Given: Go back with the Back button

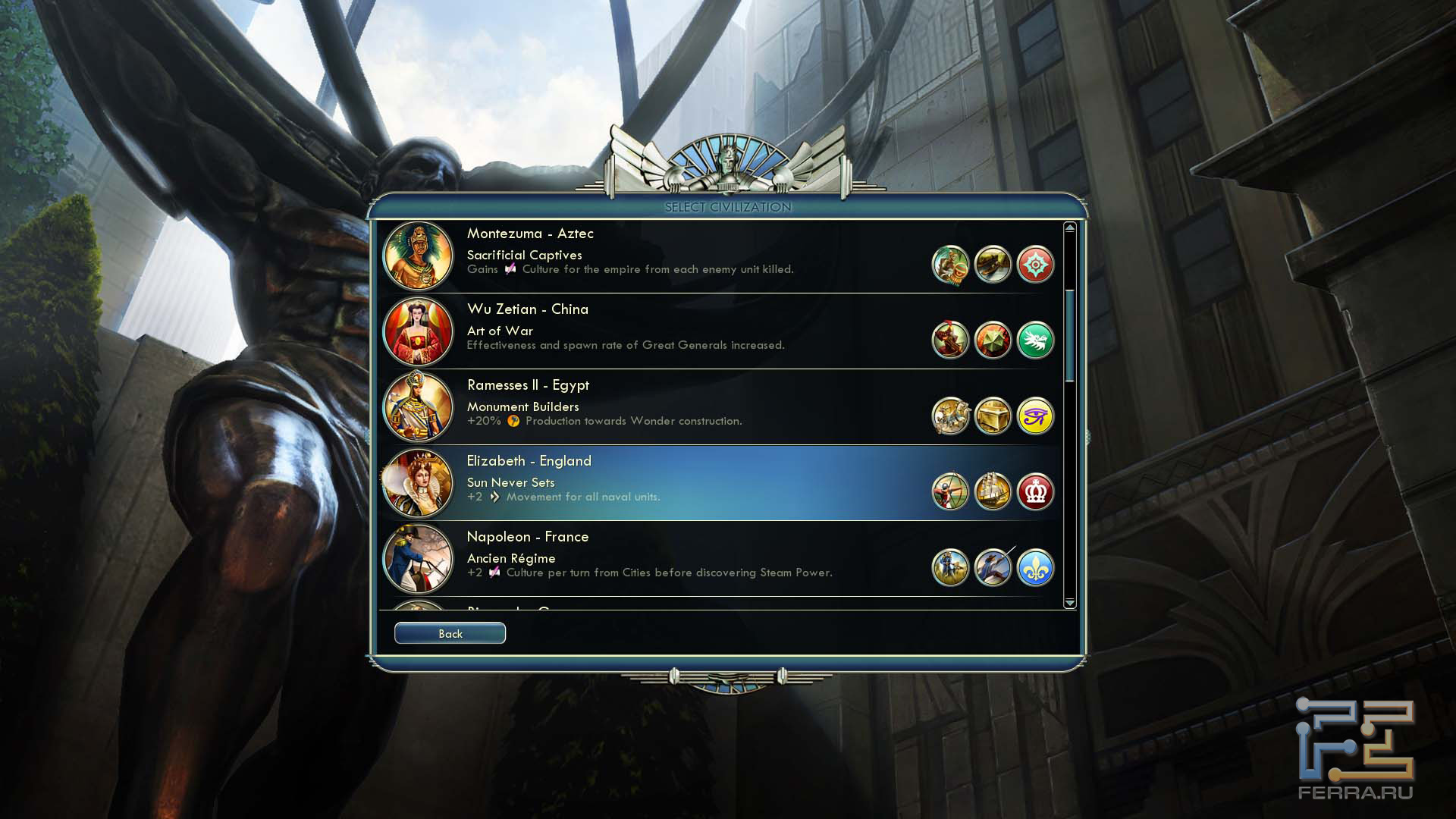Looking at the screenshot, I should tap(450, 633).
